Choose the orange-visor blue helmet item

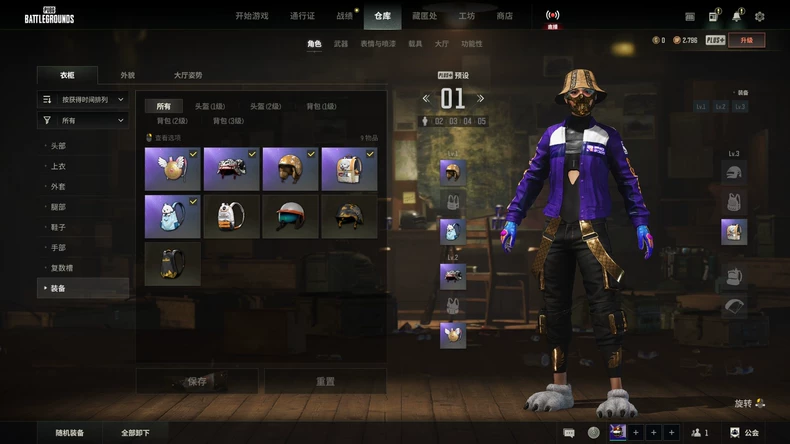coord(290,216)
